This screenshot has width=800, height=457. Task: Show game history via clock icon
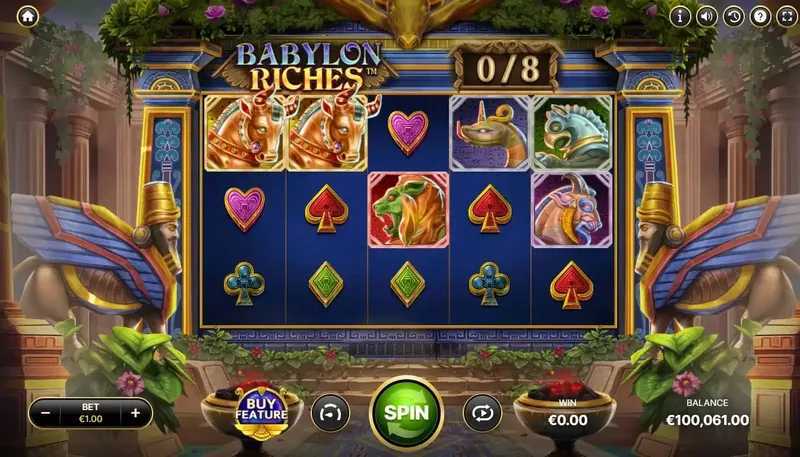pyautogui.click(x=733, y=16)
